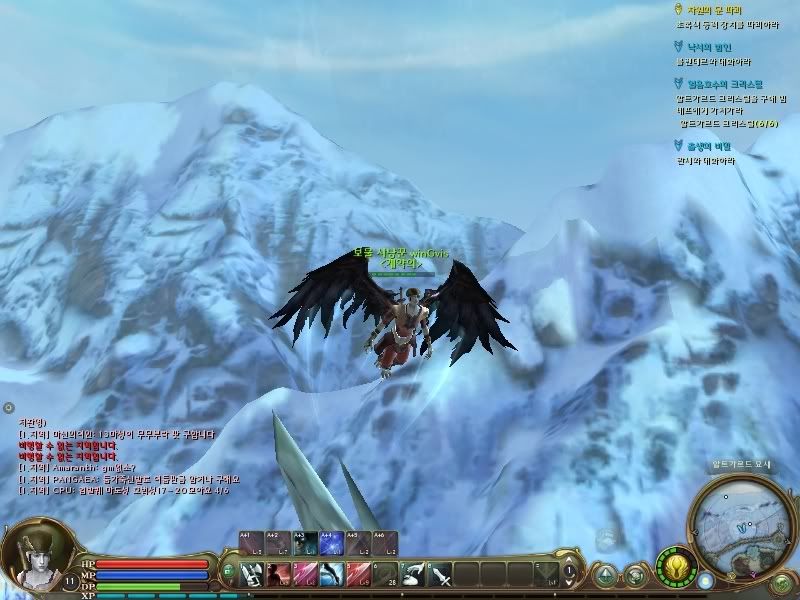Screen dimensions: 800x600
Task: Open the chat window options icon
Action: [x=8, y=407]
